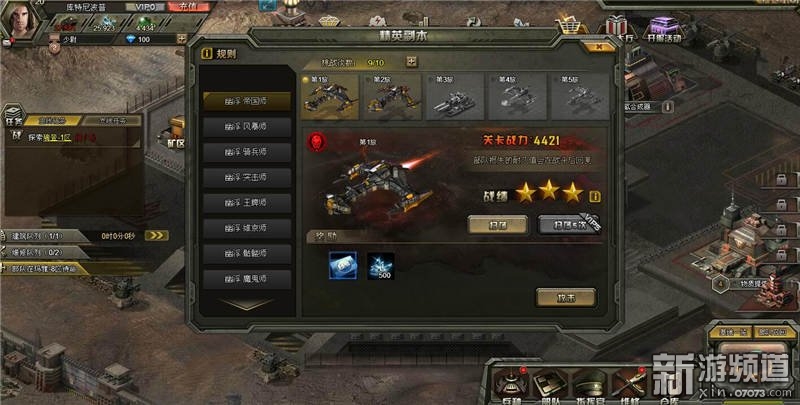Image resolution: width=800 pixels, height=405 pixels.
Task: Select the 骑兵师 division entry
Action: [247, 151]
